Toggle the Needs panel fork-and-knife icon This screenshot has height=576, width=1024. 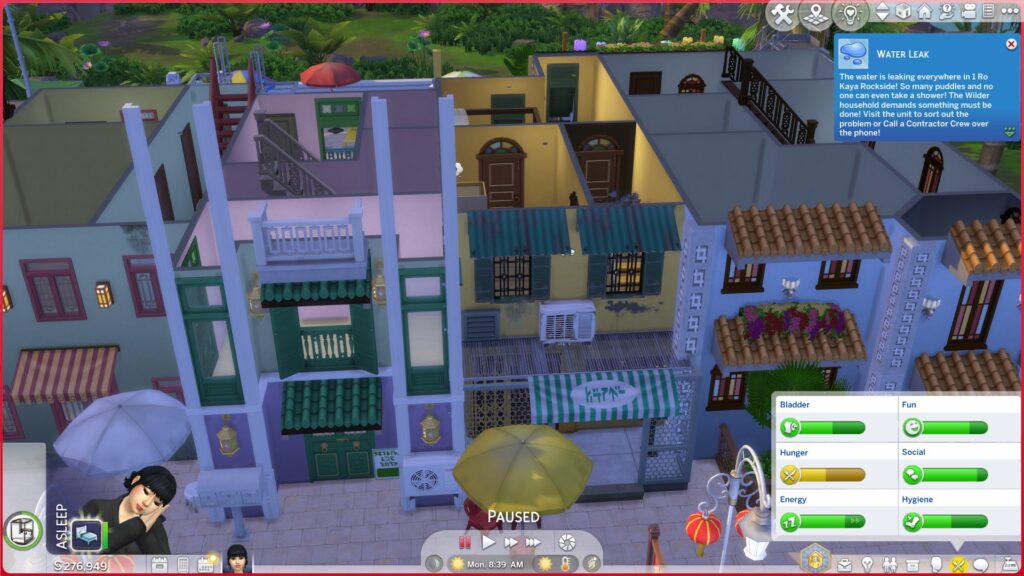pyautogui.click(x=958, y=565)
